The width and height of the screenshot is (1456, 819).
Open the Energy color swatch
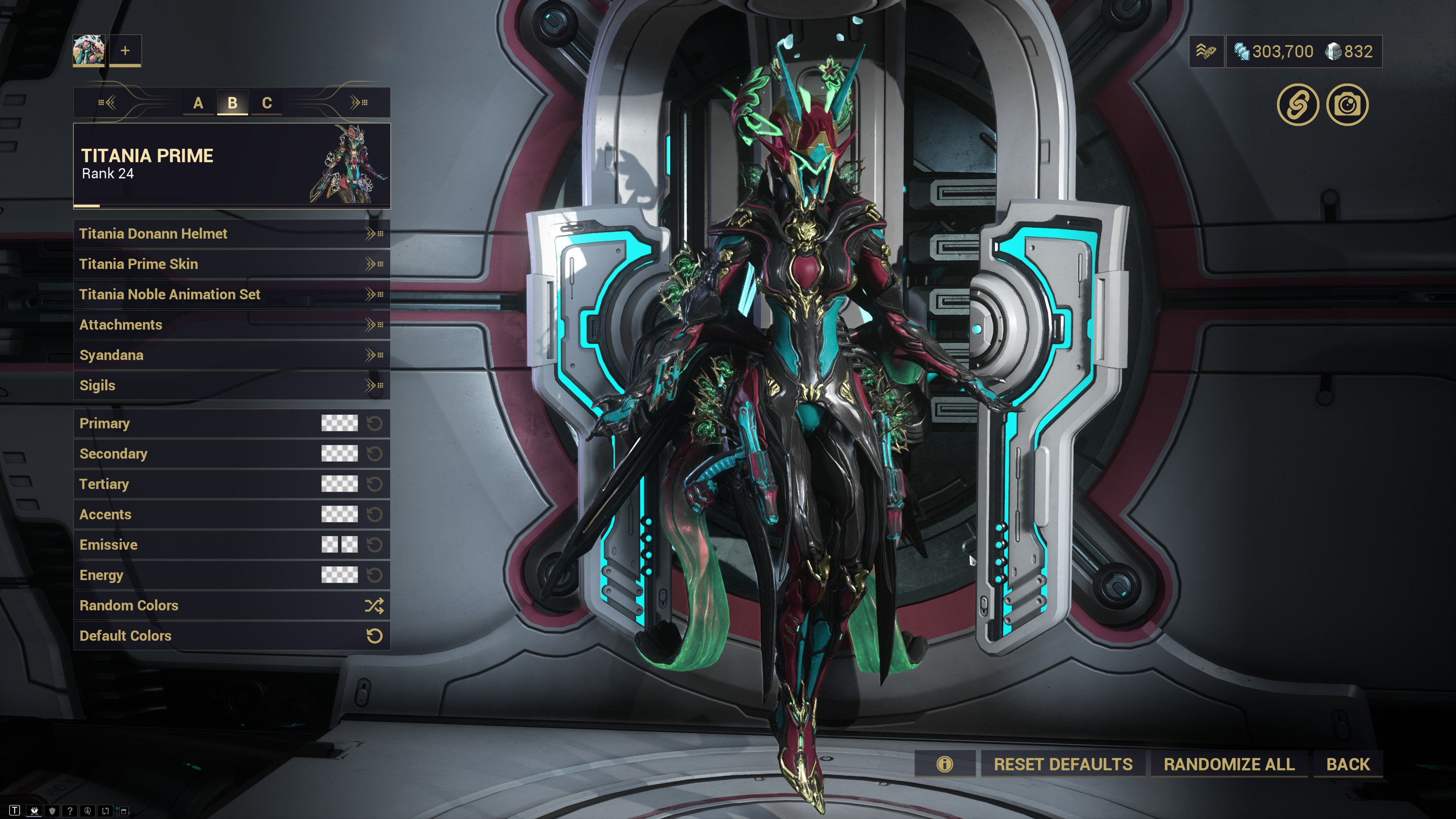pyautogui.click(x=339, y=575)
